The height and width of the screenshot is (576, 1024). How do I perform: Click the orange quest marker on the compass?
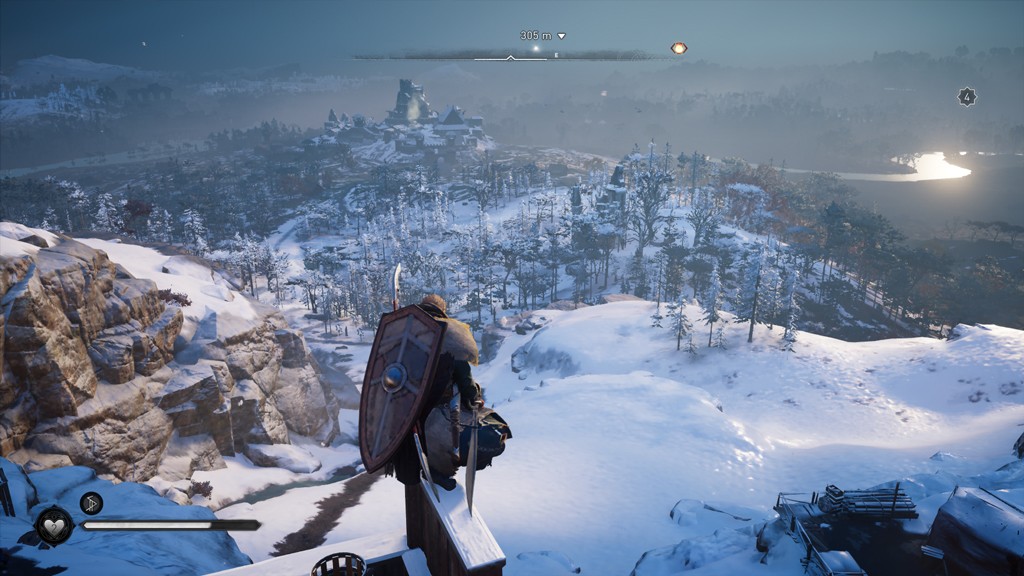click(679, 48)
